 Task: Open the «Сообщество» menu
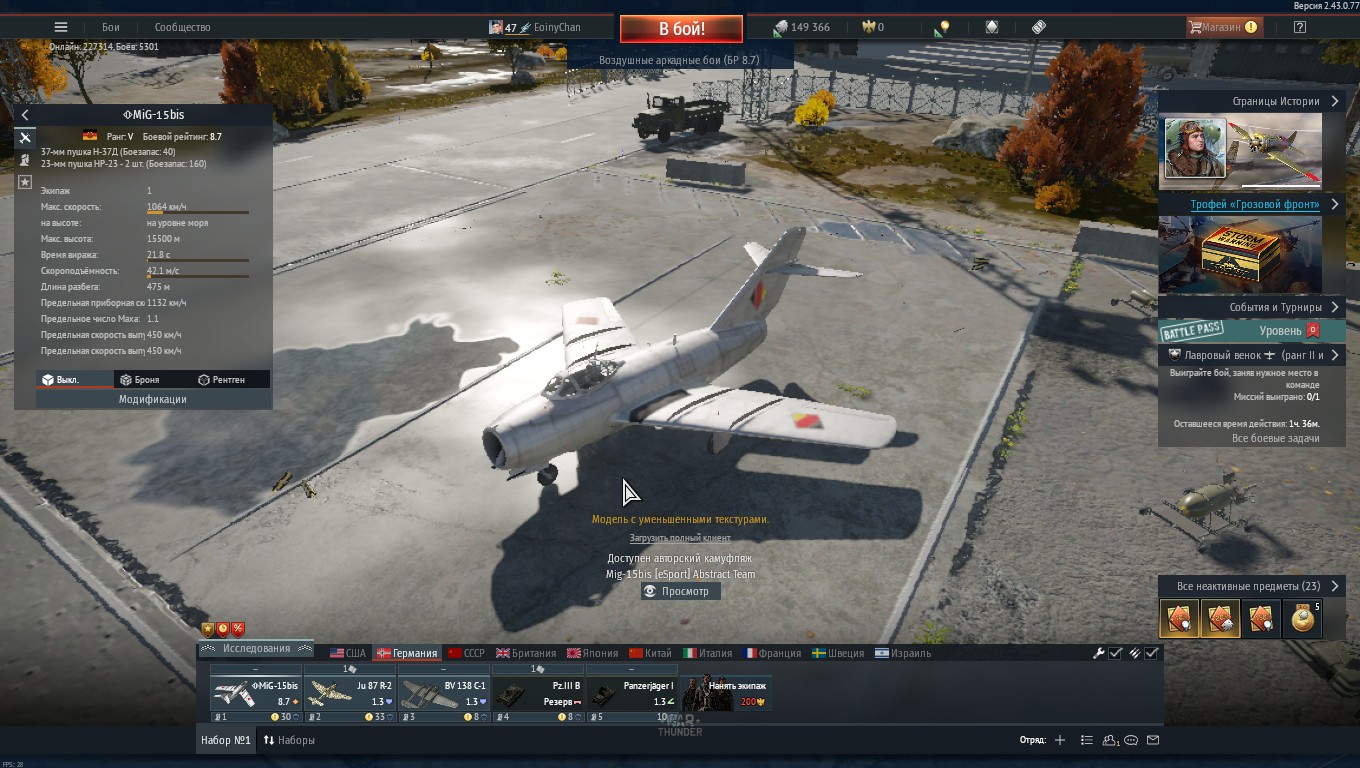coord(182,28)
